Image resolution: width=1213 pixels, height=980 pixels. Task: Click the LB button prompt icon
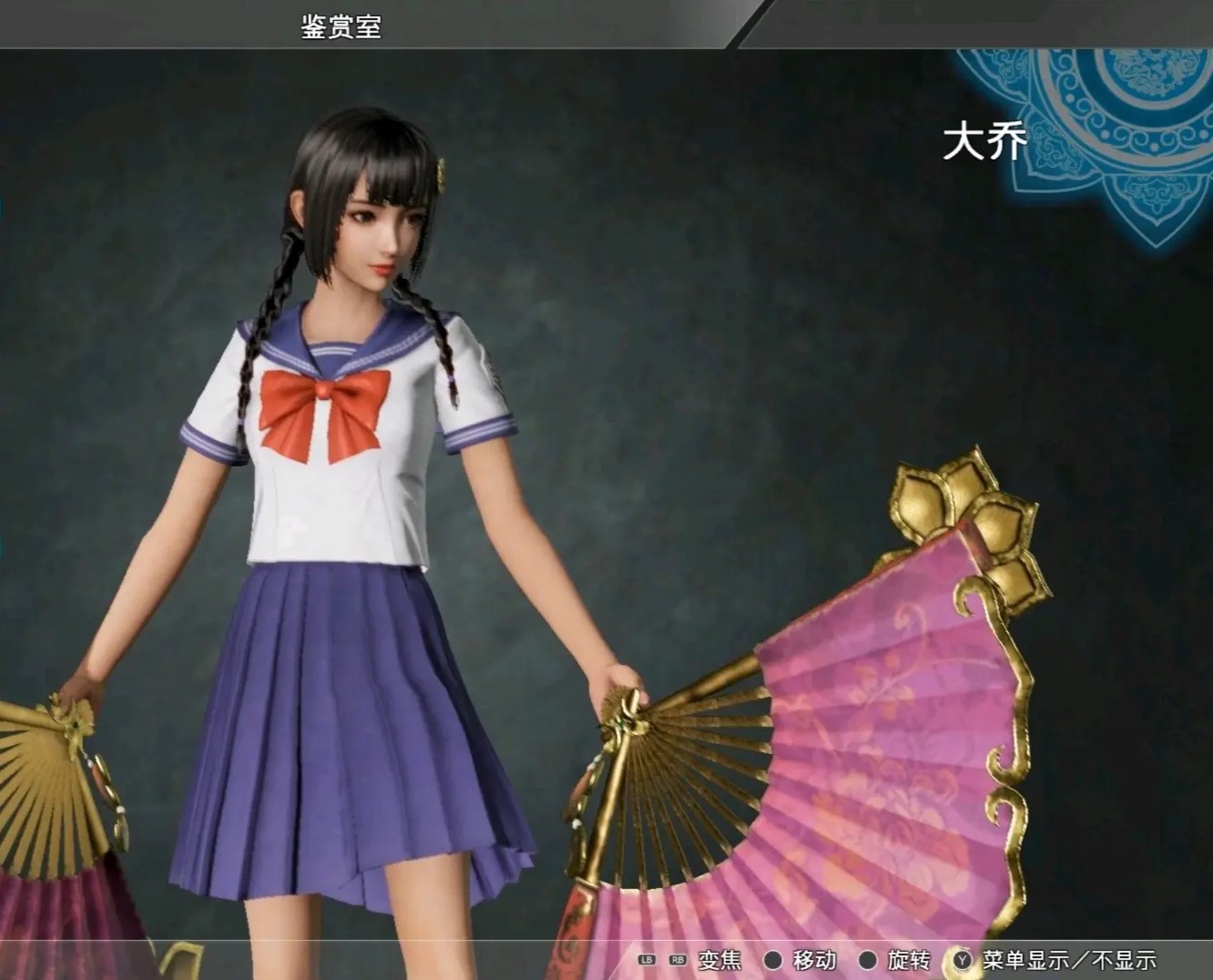pyautogui.click(x=646, y=958)
